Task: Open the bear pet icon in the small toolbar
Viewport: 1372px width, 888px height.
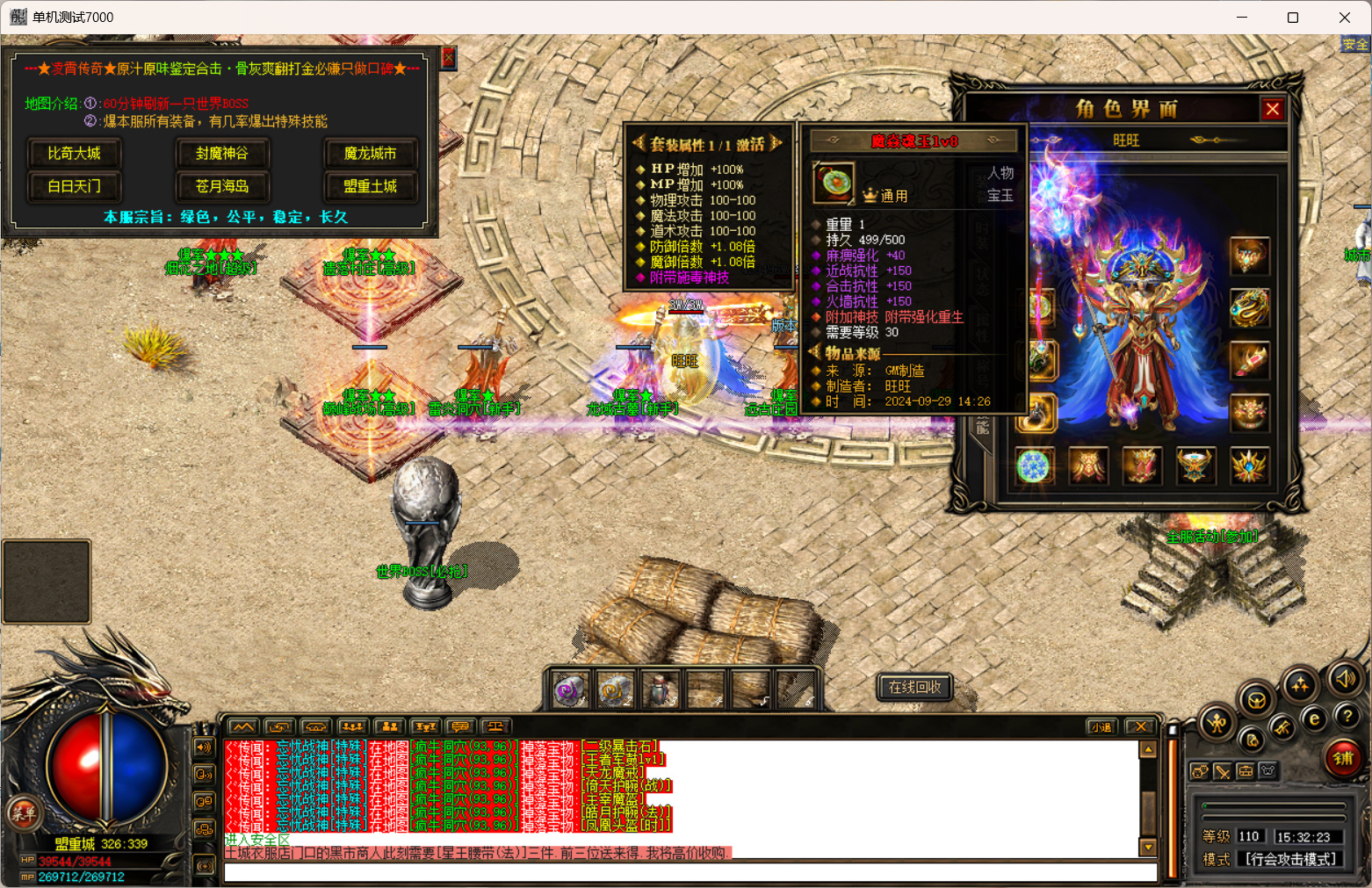Action: [x=1267, y=770]
